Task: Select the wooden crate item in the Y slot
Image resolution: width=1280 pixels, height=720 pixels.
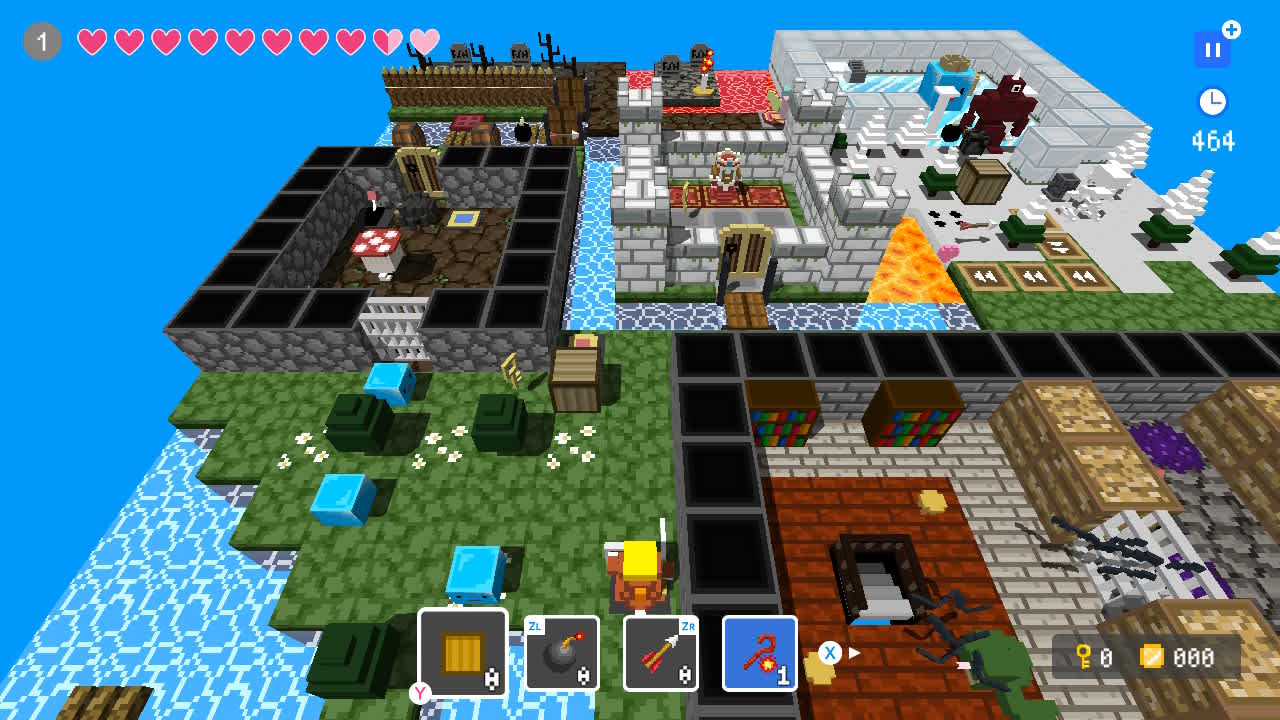Action: point(462,651)
